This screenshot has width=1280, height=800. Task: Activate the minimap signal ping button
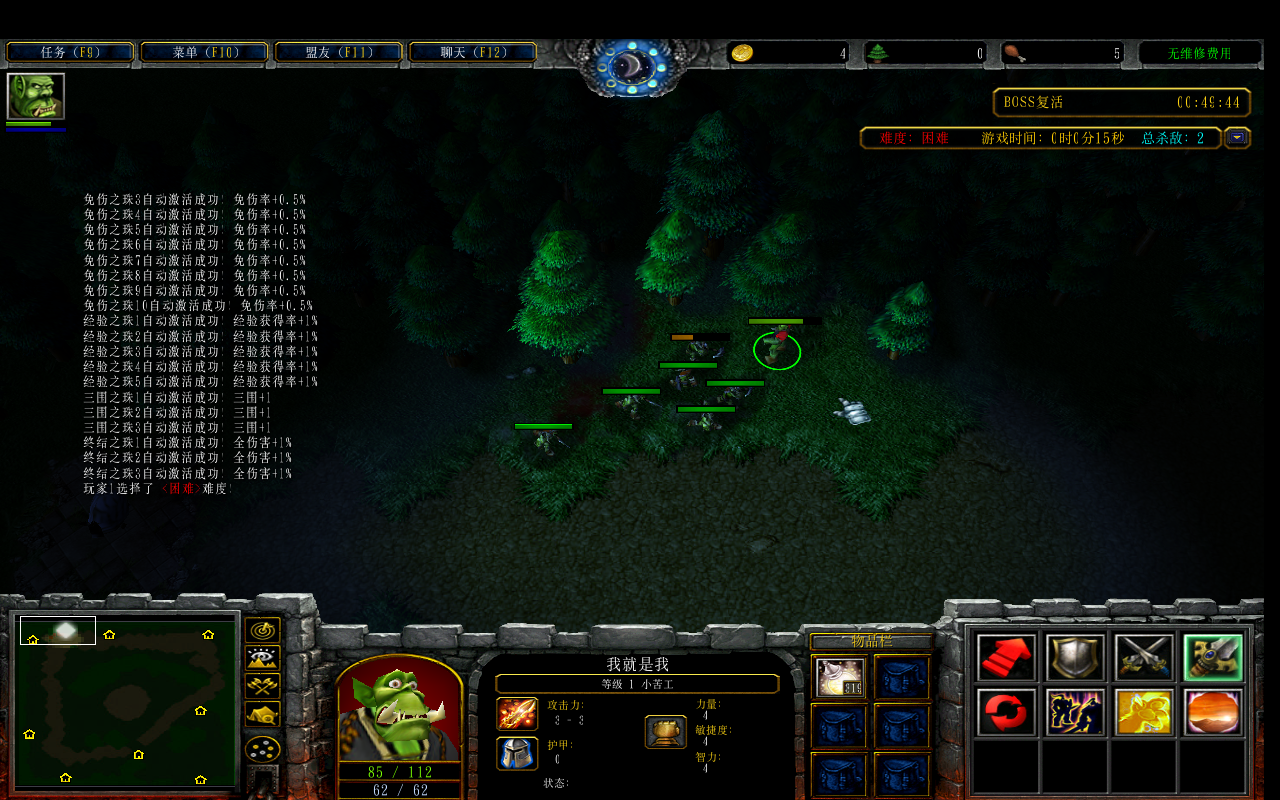click(262, 631)
